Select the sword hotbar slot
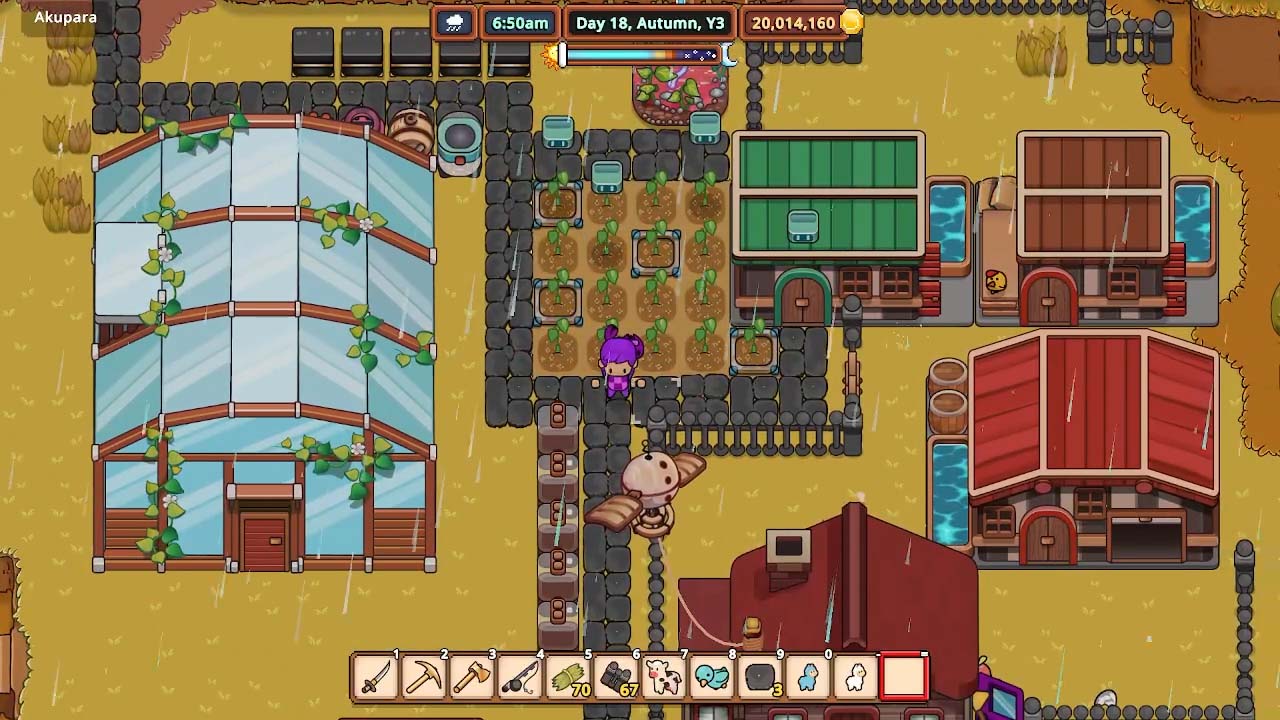The width and height of the screenshot is (1280, 720). coord(376,677)
